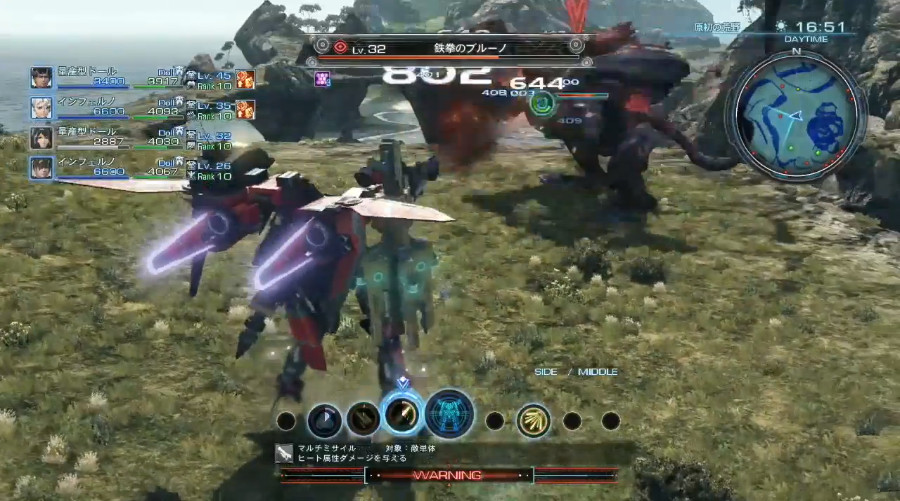The width and height of the screenshot is (900, 501).
Task: Choose the dark rifle art icon
Action: [363, 420]
